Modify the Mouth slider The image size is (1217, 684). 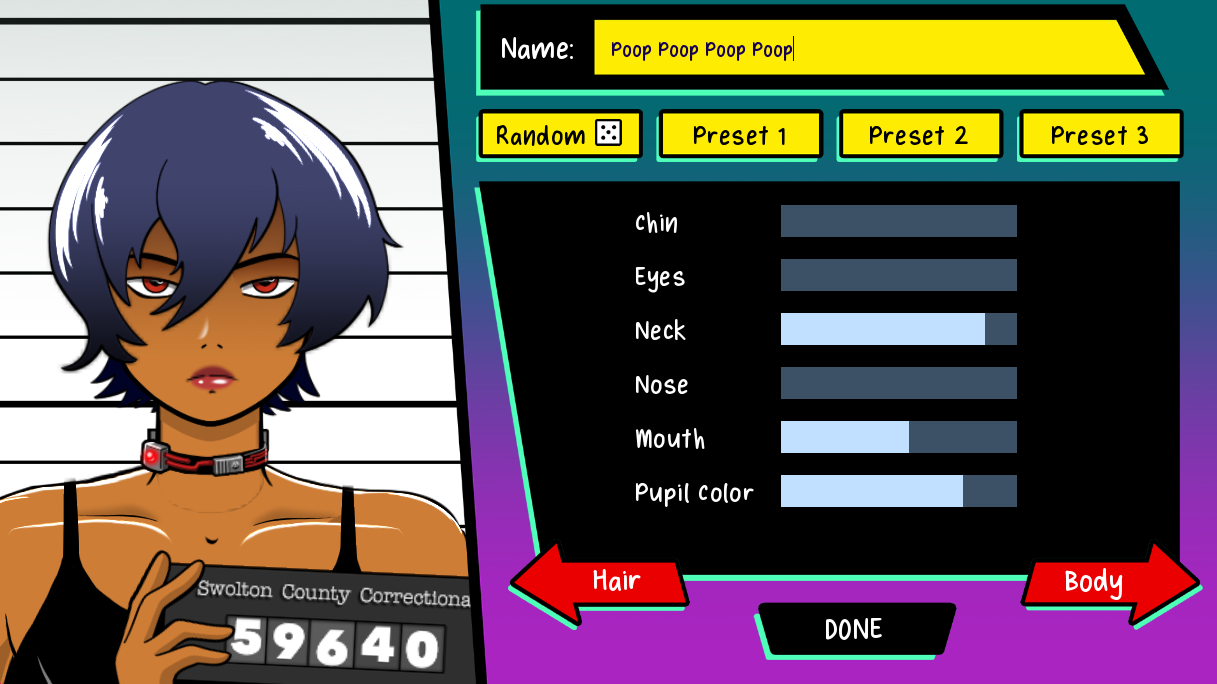(x=898, y=437)
